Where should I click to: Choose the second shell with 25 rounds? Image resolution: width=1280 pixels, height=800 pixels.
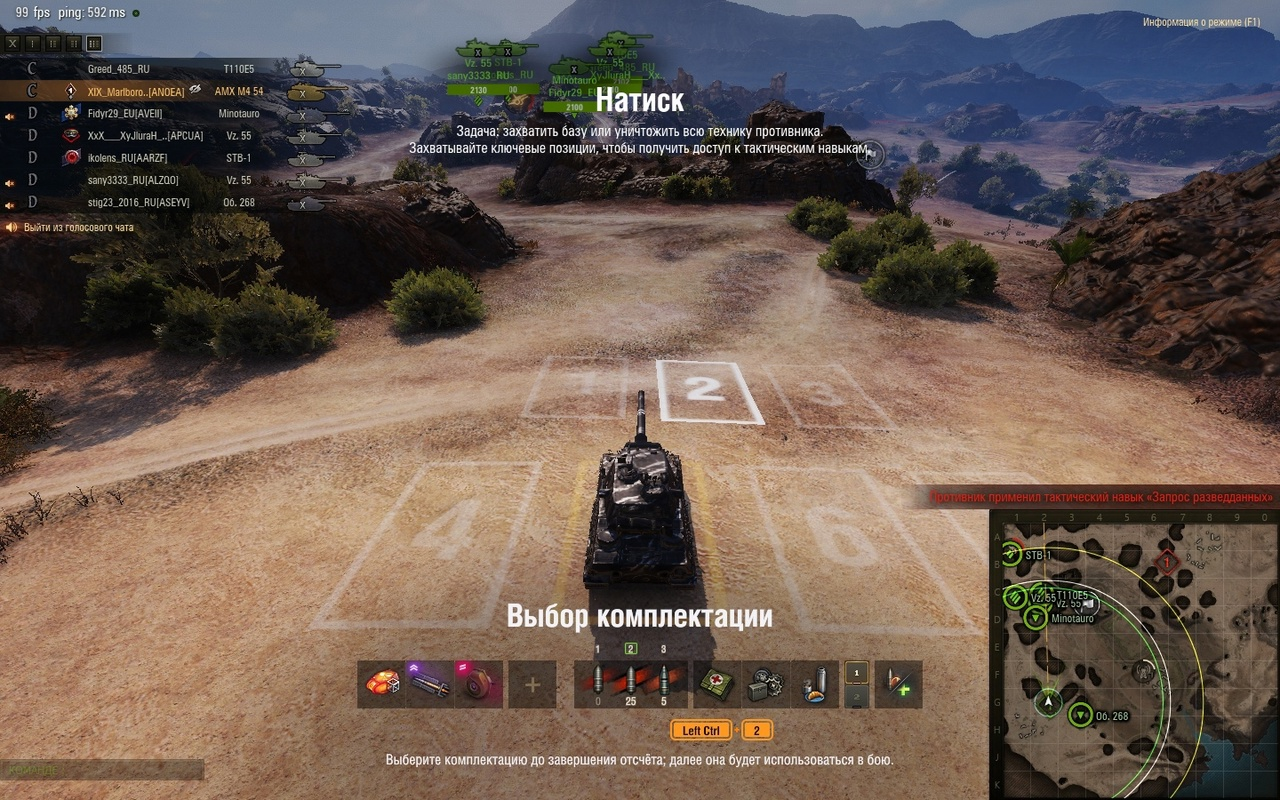pyautogui.click(x=630, y=684)
